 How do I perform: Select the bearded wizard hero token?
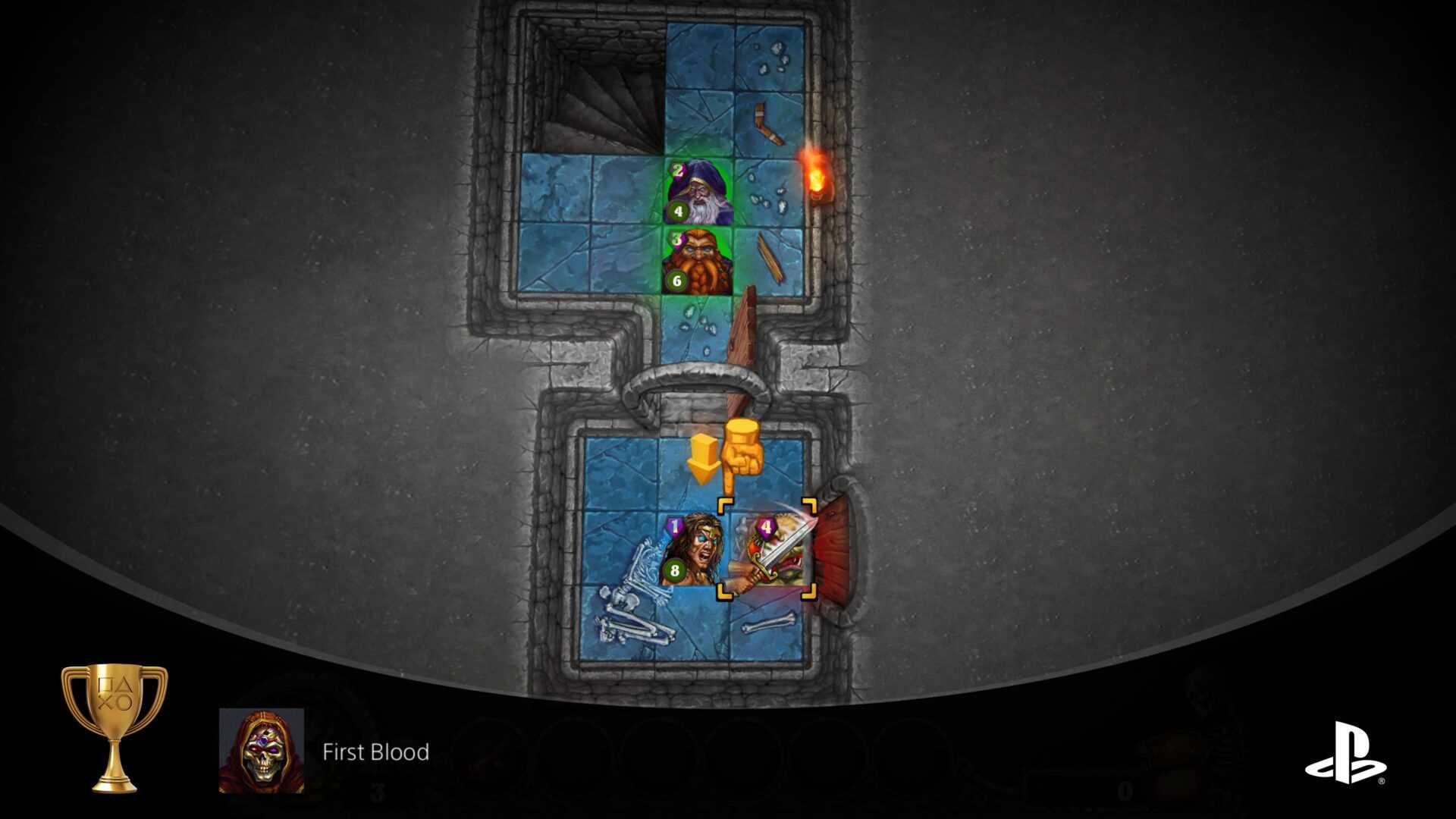point(699,191)
